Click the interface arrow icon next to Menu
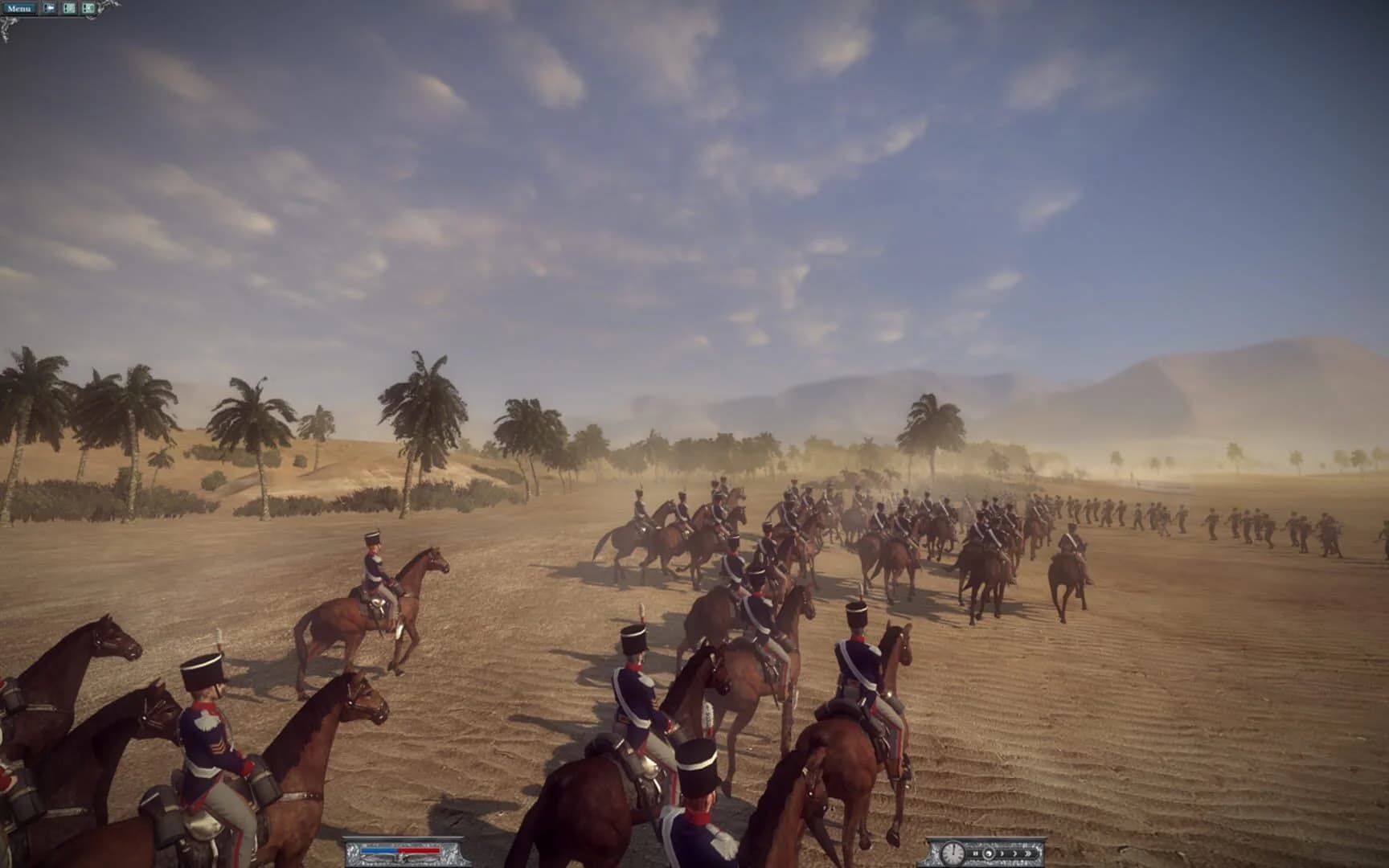Image resolution: width=1389 pixels, height=868 pixels. click(49, 8)
